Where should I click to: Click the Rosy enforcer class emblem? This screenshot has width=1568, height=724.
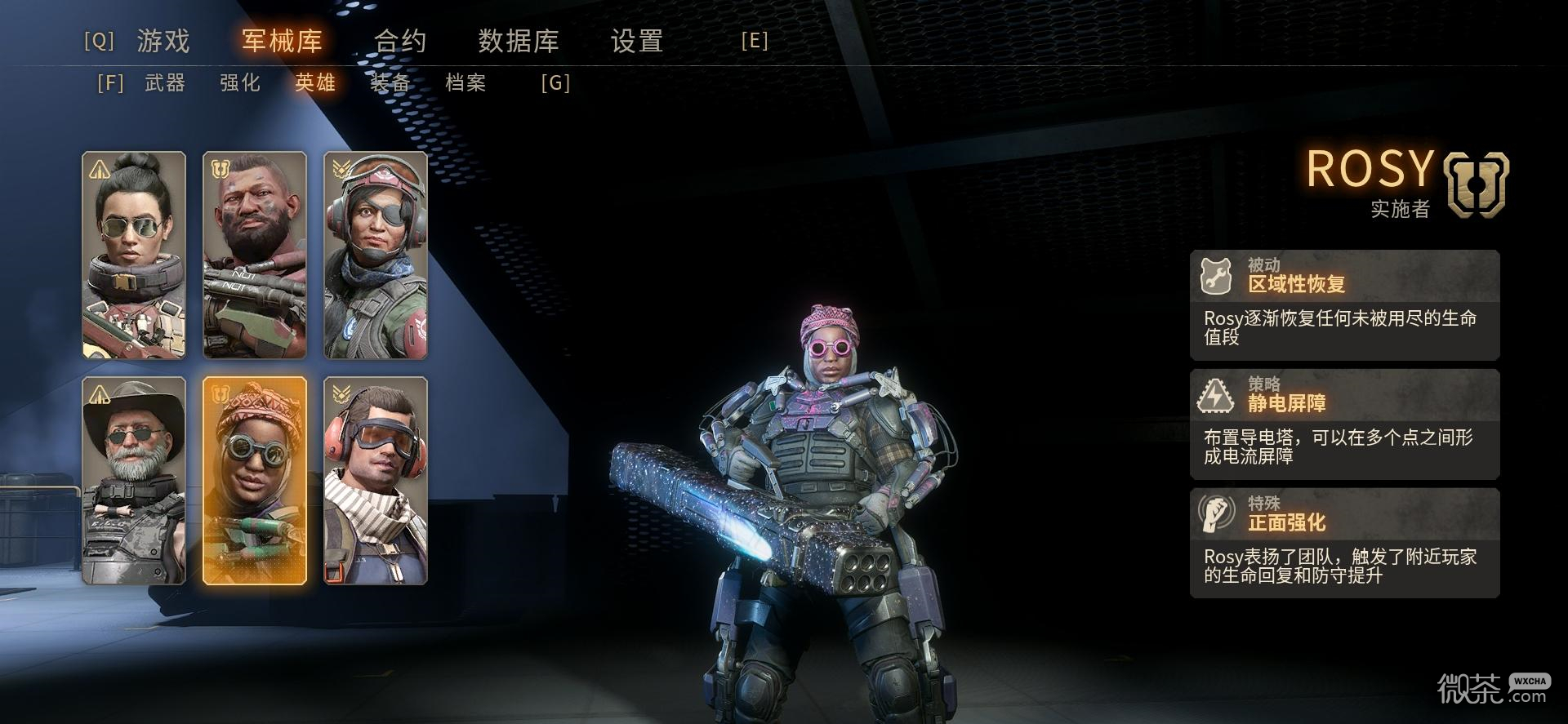(1476, 184)
